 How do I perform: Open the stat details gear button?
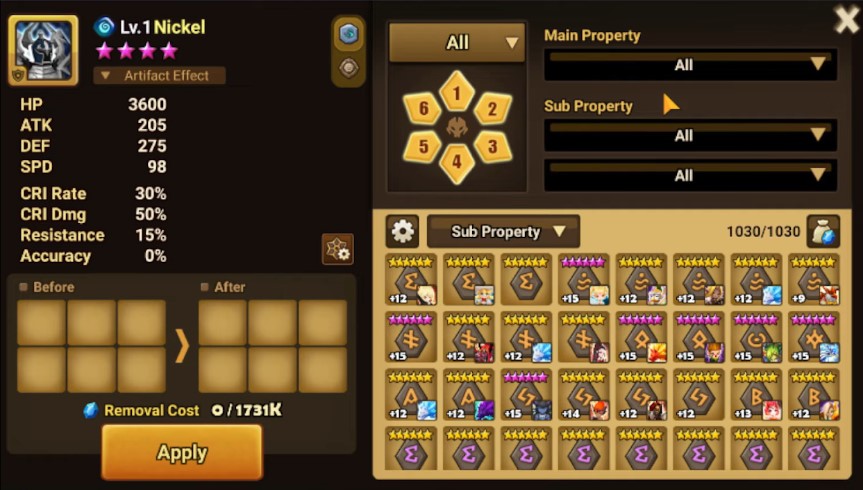pyautogui.click(x=337, y=249)
